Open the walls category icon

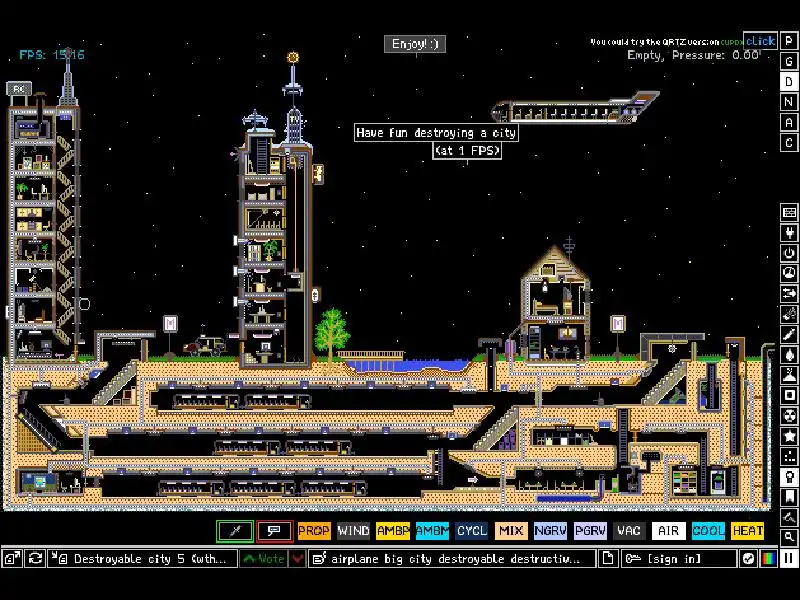point(789,213)
